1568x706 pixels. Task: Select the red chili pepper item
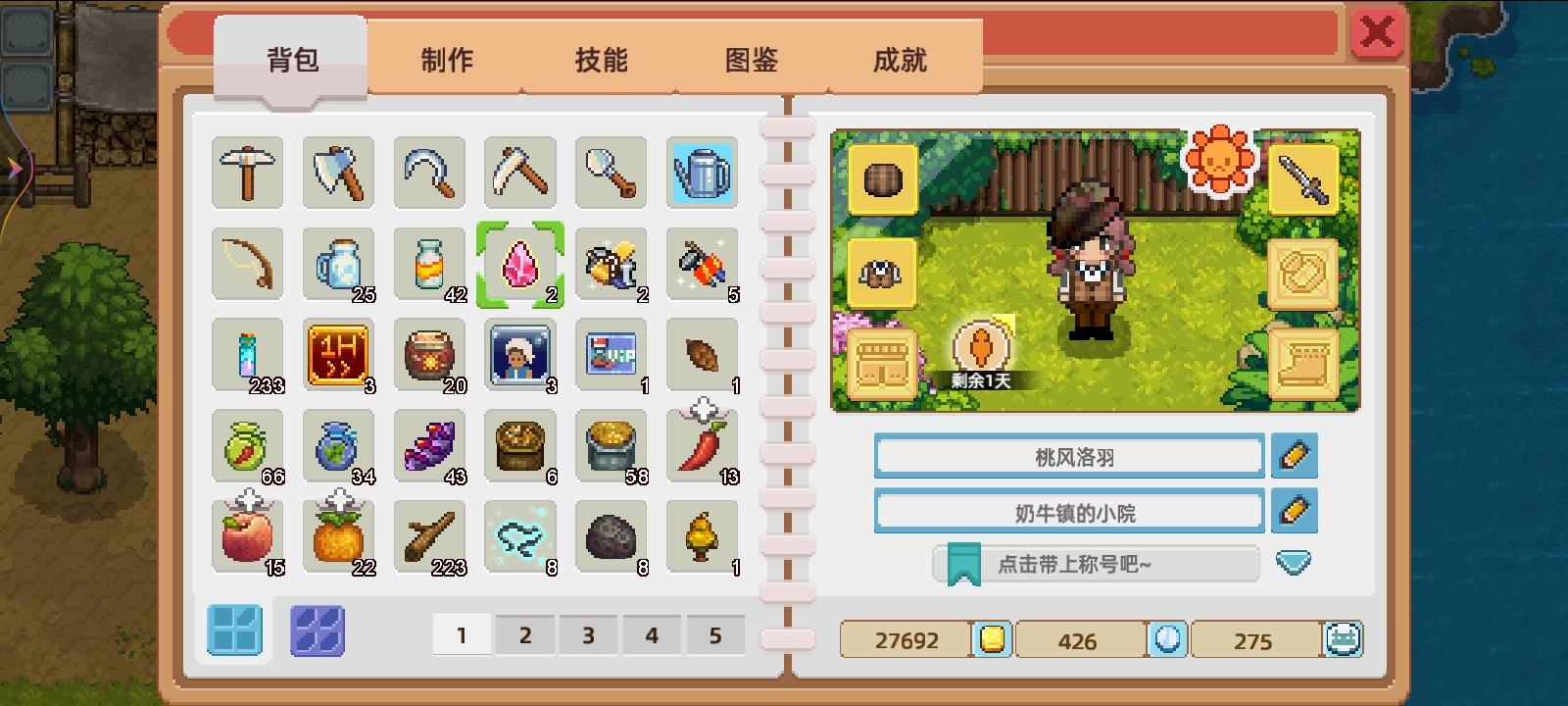703,446
